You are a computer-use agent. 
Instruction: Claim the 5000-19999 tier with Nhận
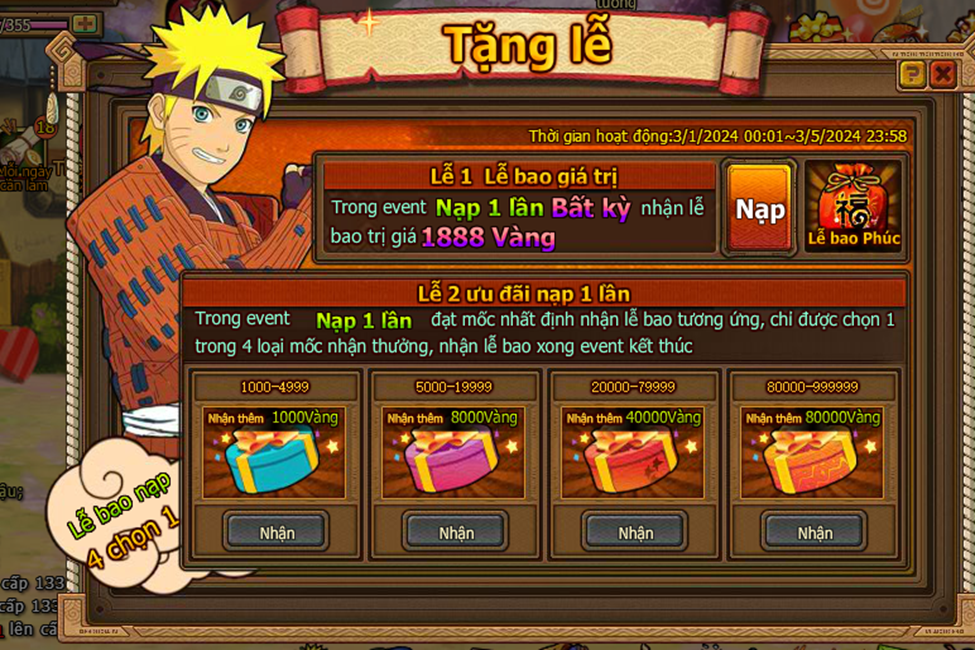pos(456,532)
